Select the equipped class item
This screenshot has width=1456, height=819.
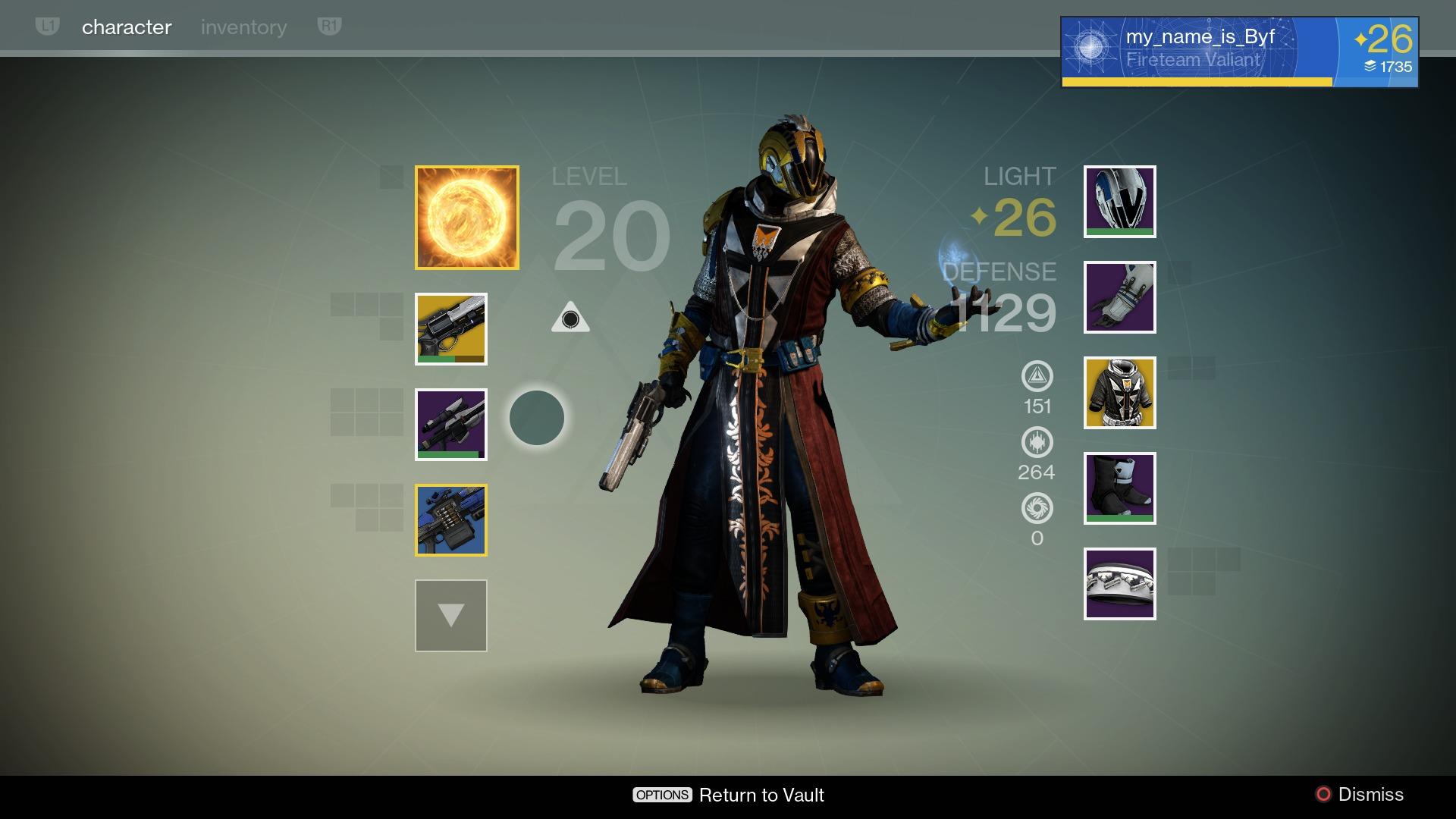tap(1119, 584)
